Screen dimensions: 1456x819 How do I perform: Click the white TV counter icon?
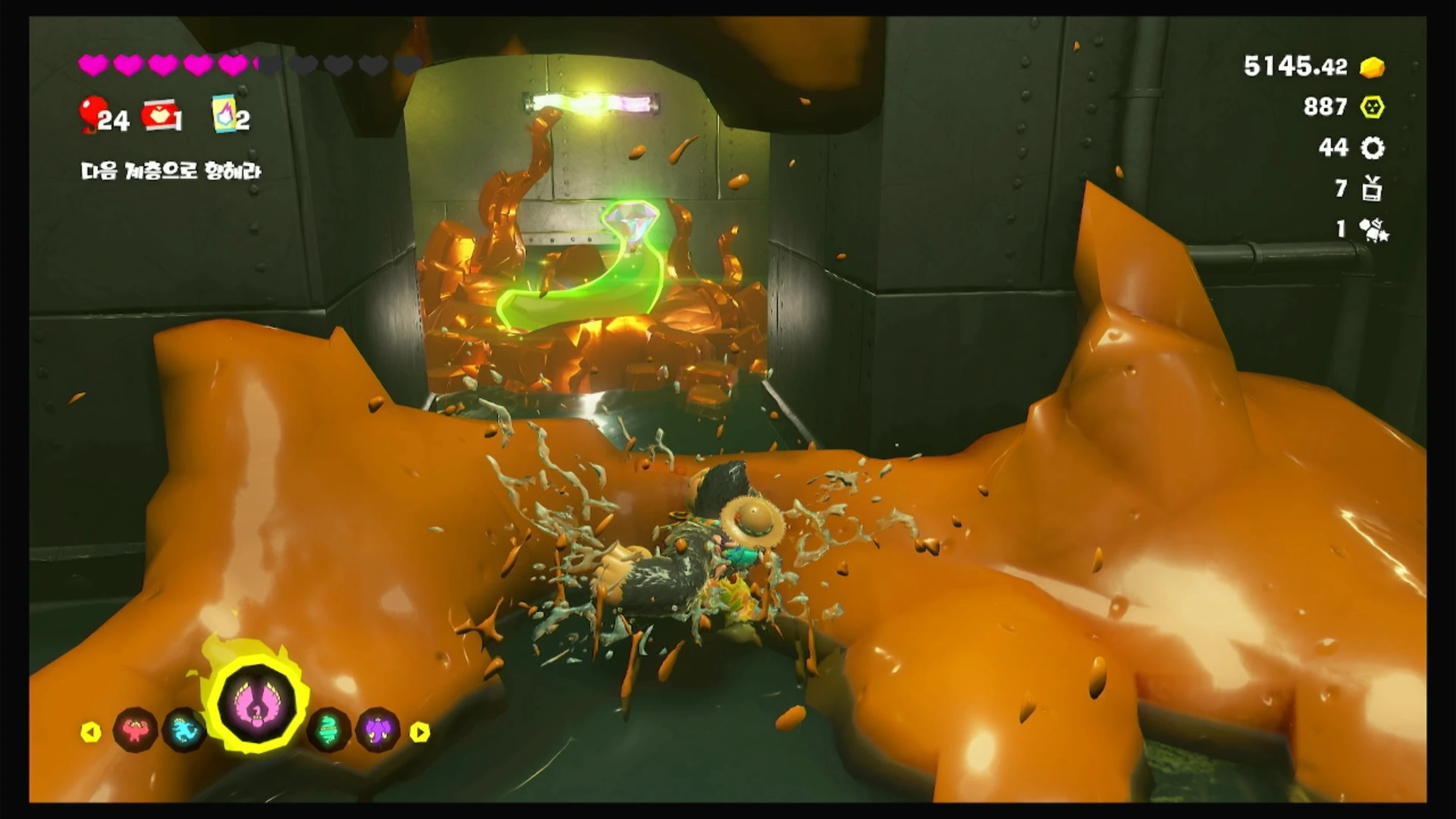click(x=1372, y=189)
